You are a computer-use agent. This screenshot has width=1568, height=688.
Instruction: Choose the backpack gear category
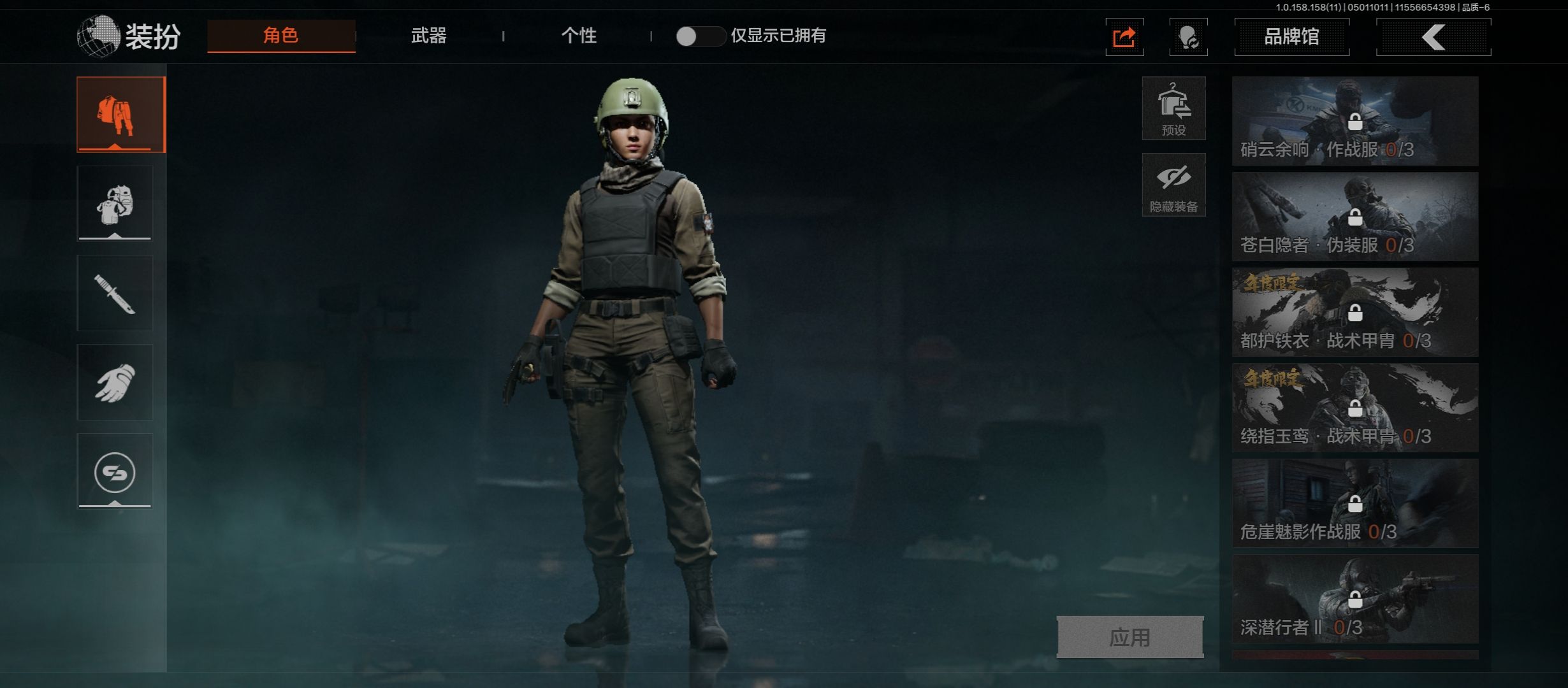115,204
